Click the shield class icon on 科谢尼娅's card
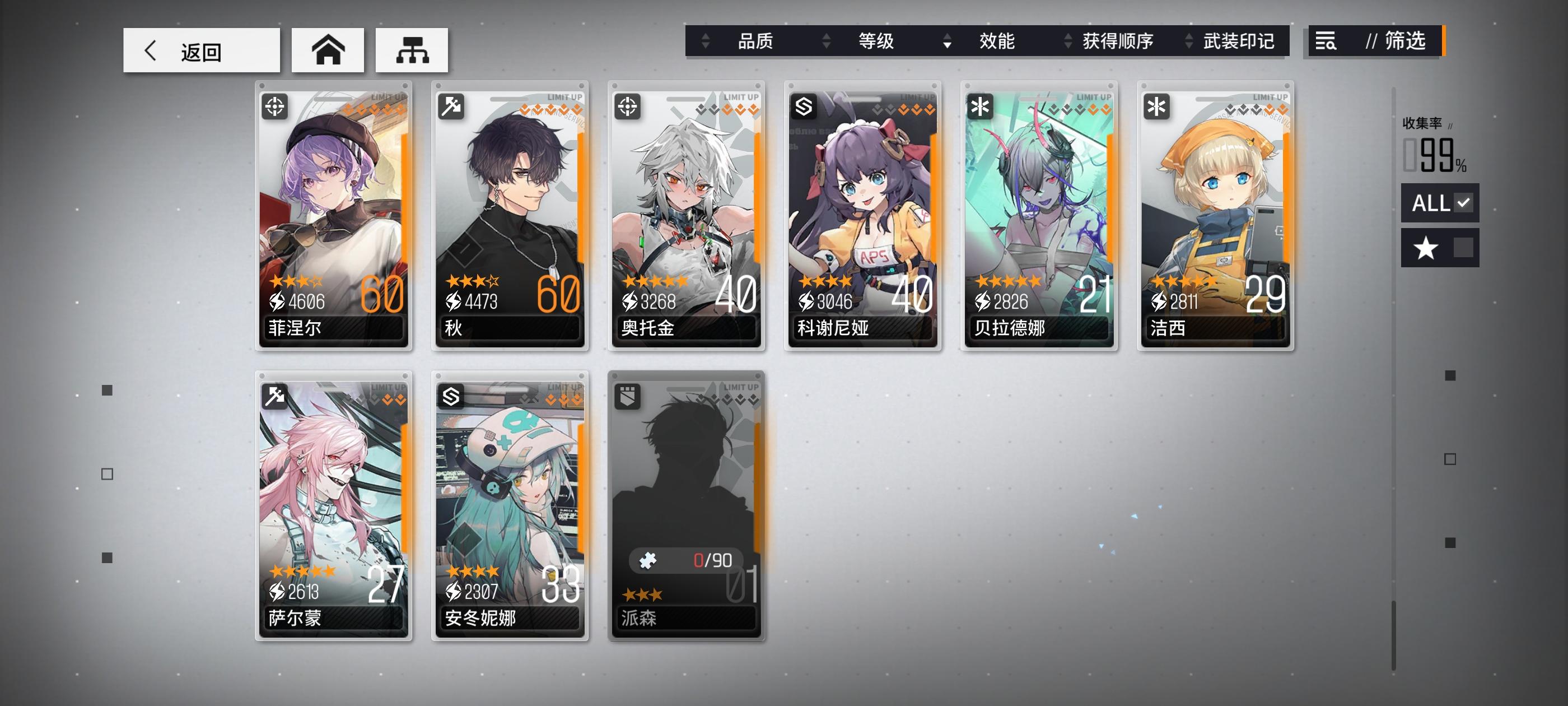 pos(805,106)
